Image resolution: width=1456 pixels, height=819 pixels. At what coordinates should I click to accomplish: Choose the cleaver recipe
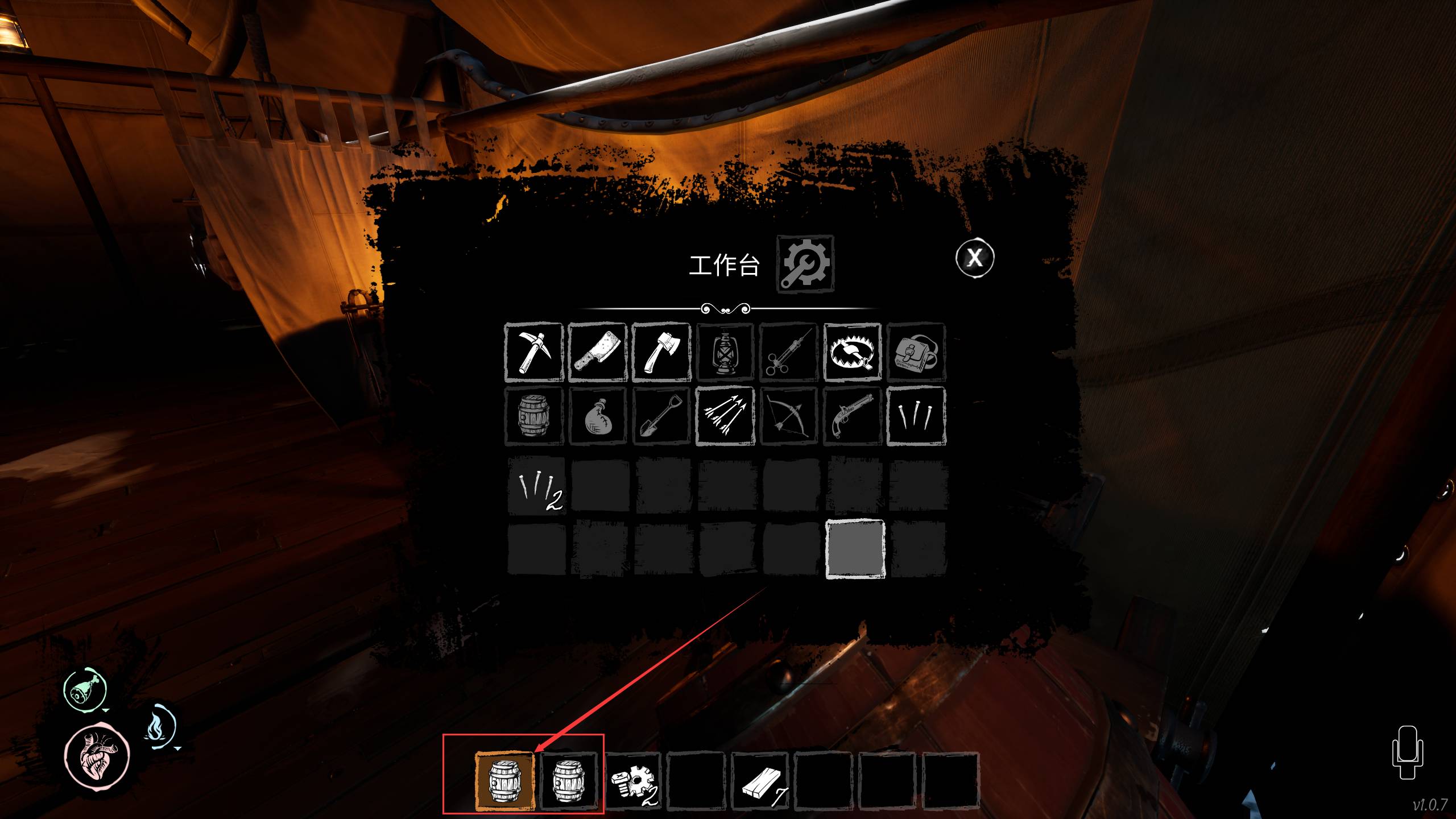point(597,352)
